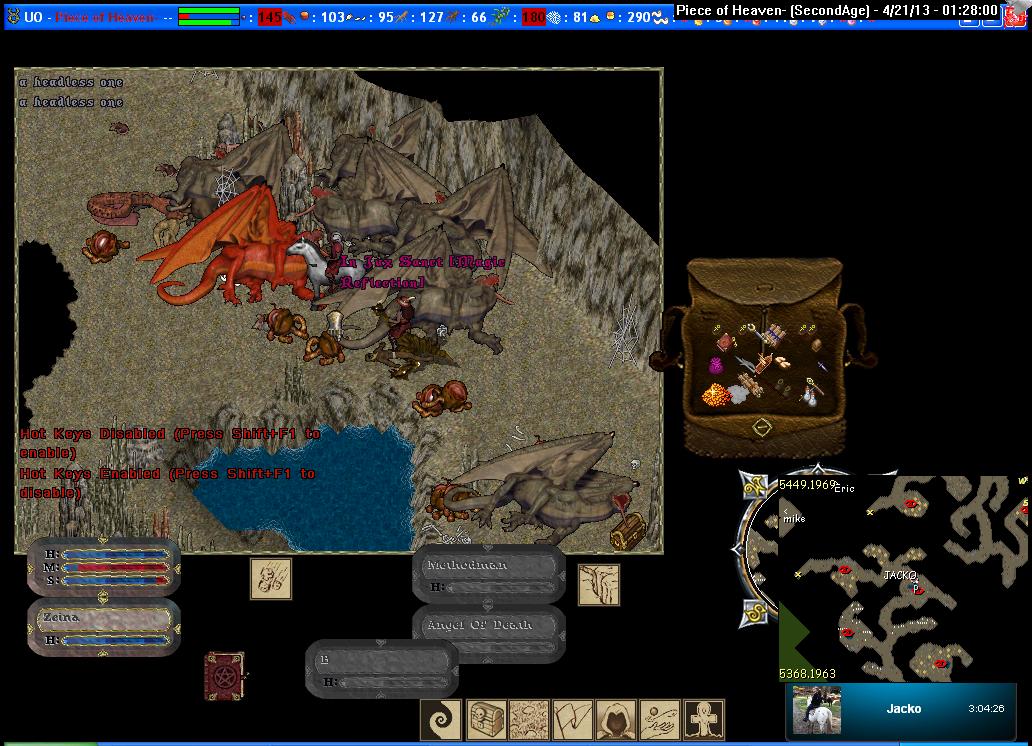This screenshot has height=746, width=1032.
Task: Activate the spiral macro icon
Action: point(441,720)
